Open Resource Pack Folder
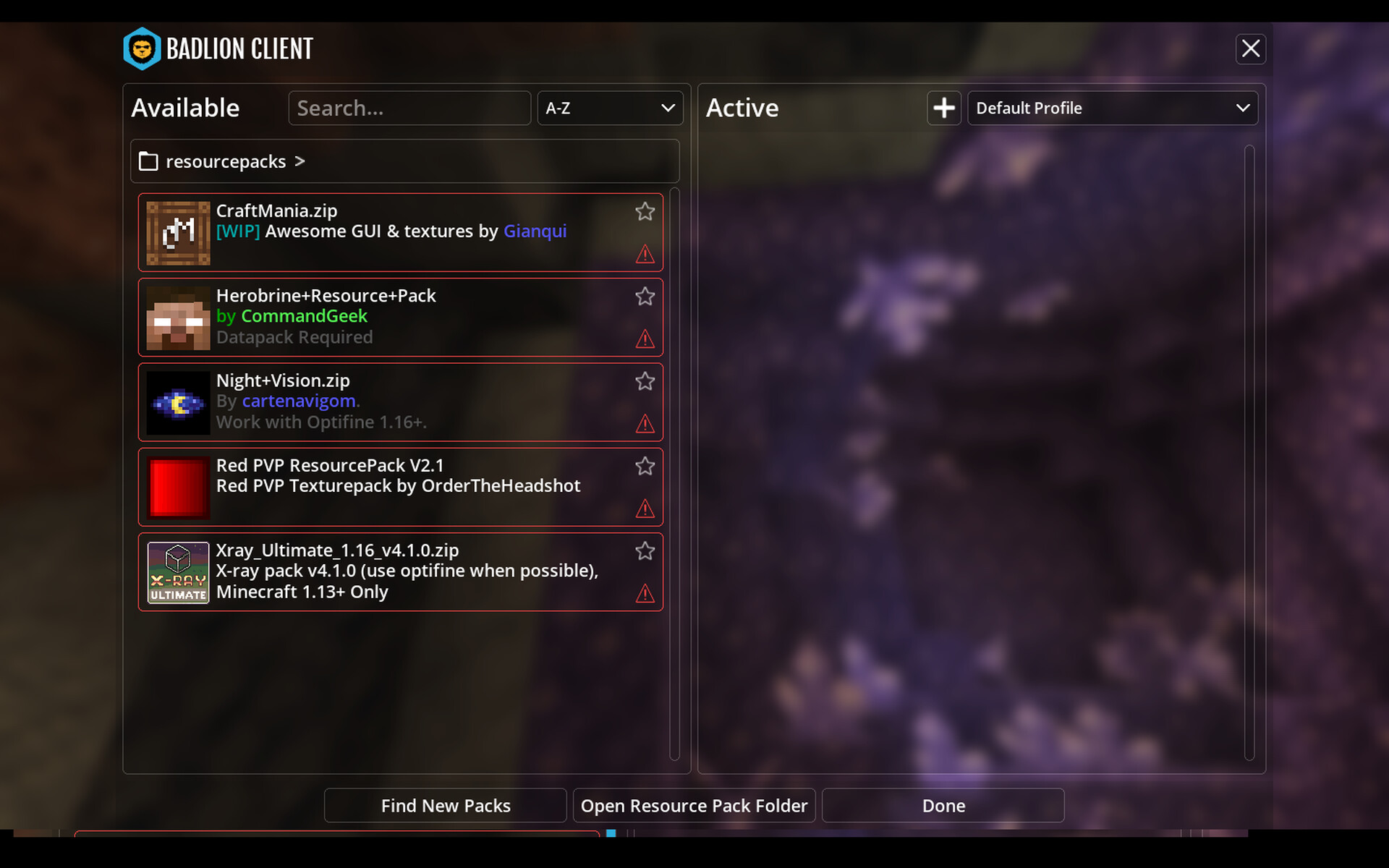The width and height of the screenshot is (1389, 868). click(694, 806)
